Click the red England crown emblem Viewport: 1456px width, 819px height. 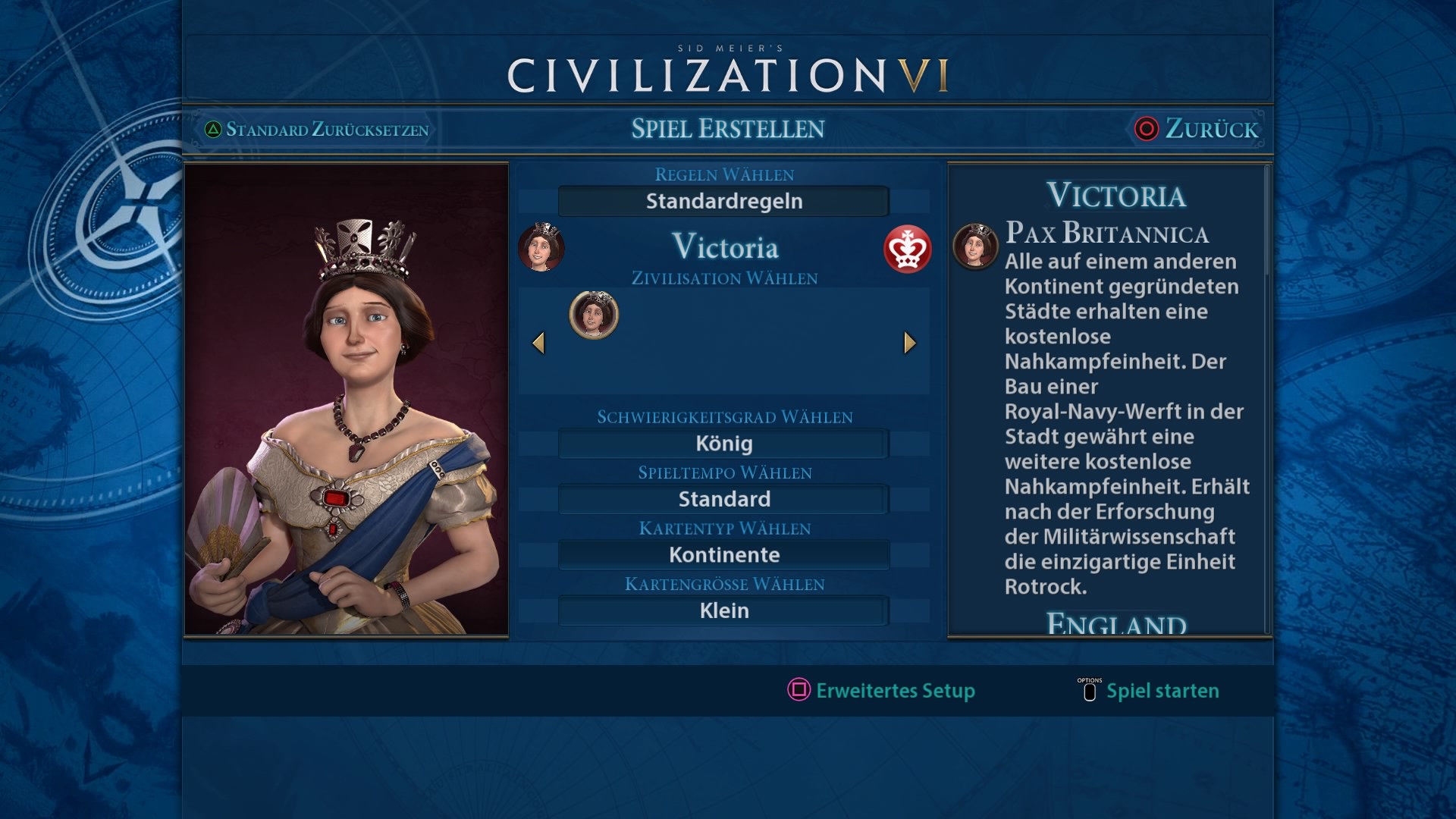point(907,249)
